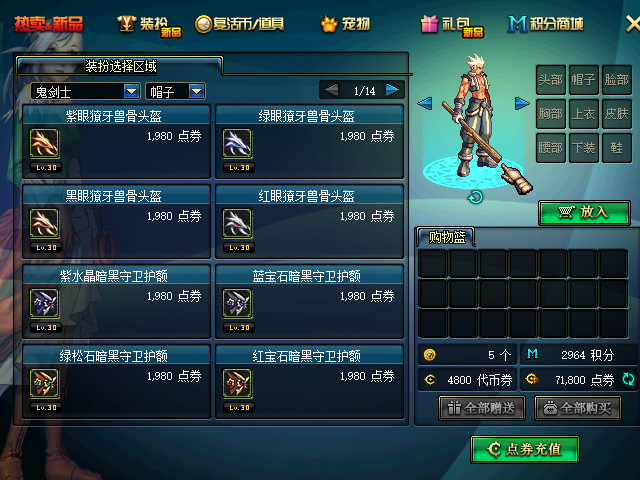Select the 头部 equipment slot
This screenshot has height=480, width=640.
click(551, 79)
